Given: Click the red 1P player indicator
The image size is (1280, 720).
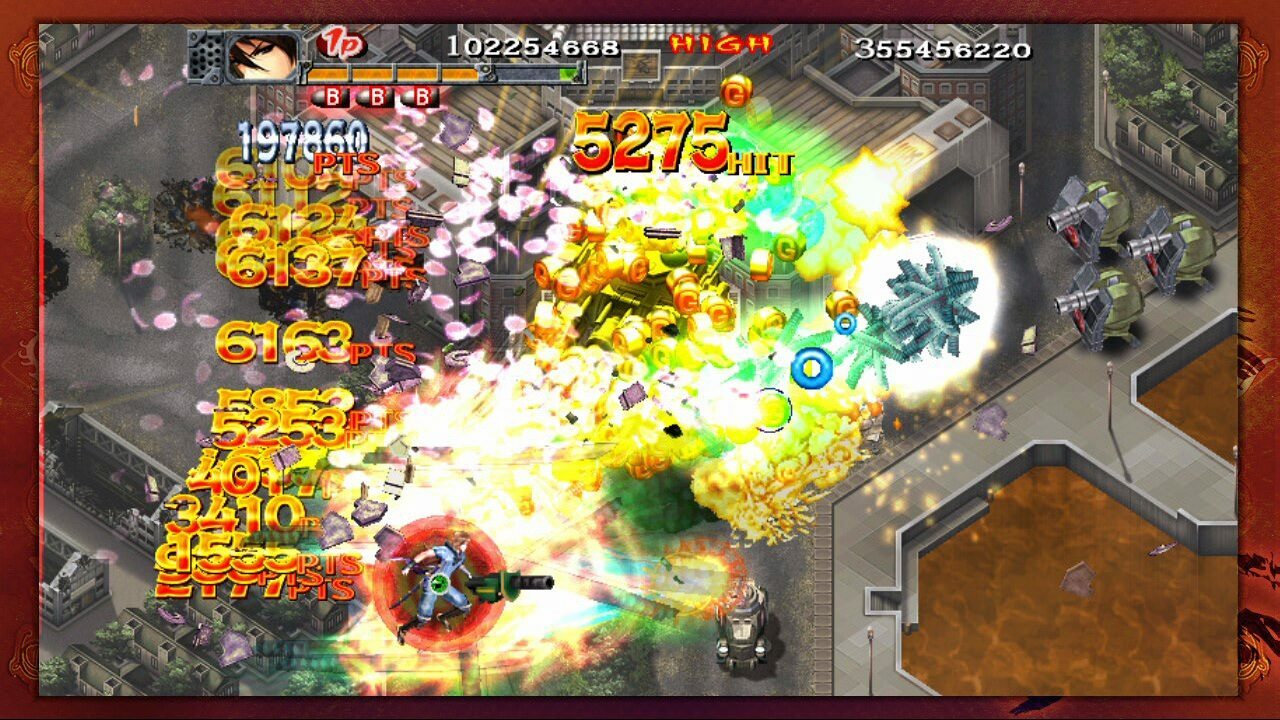Looking at the screenshot, I should click(343, 42).
